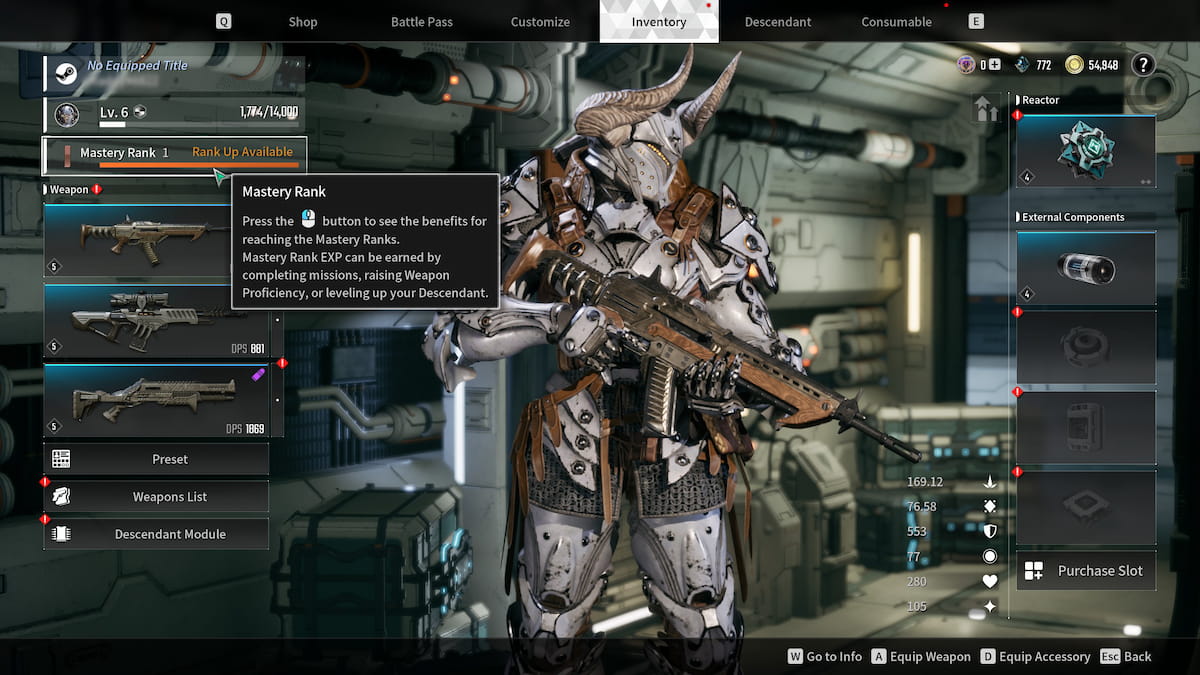Click the Lv. 6 descendant level bar
Screen dimensions: 1200x675
(x=174, y=114)
